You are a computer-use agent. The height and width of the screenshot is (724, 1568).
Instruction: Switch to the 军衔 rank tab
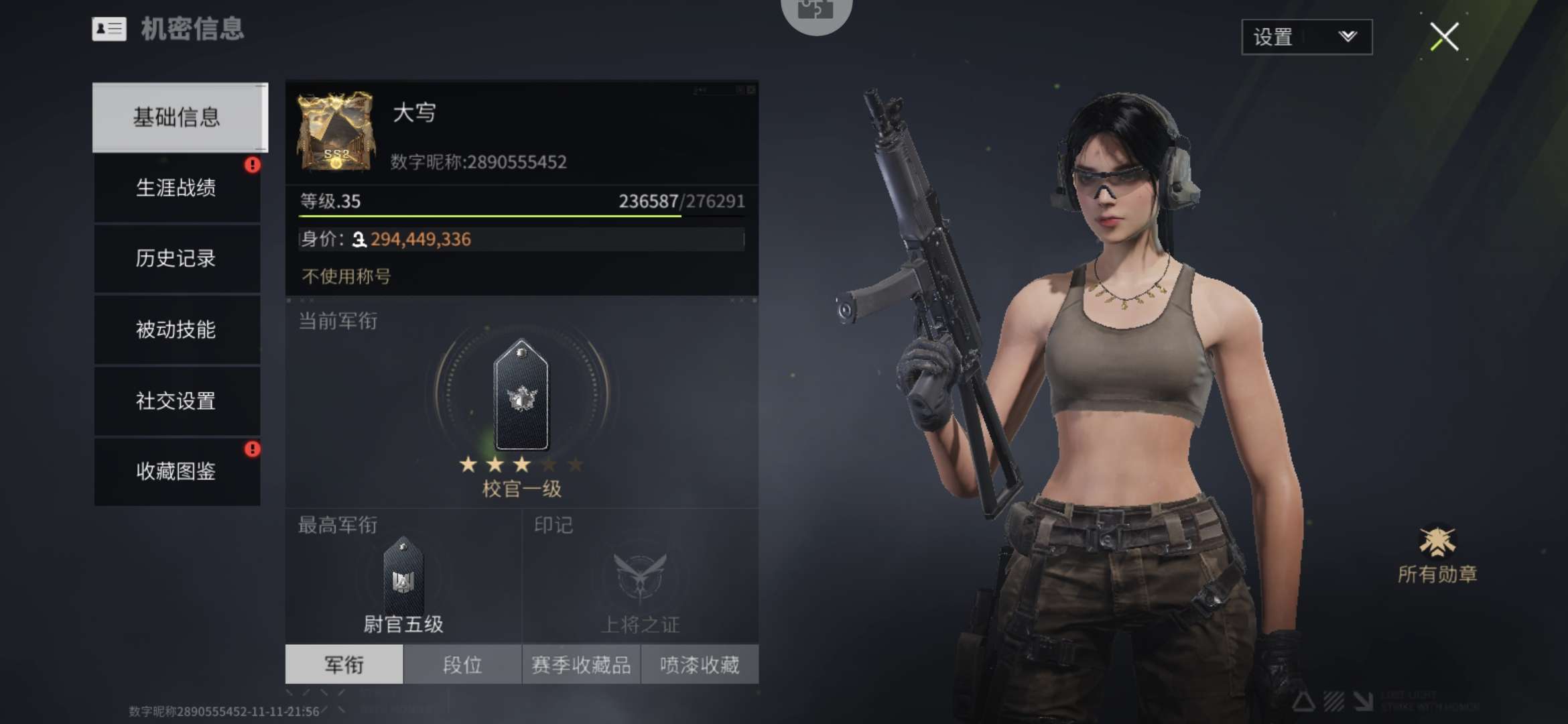pyautogui.click(x=344, y=664)
